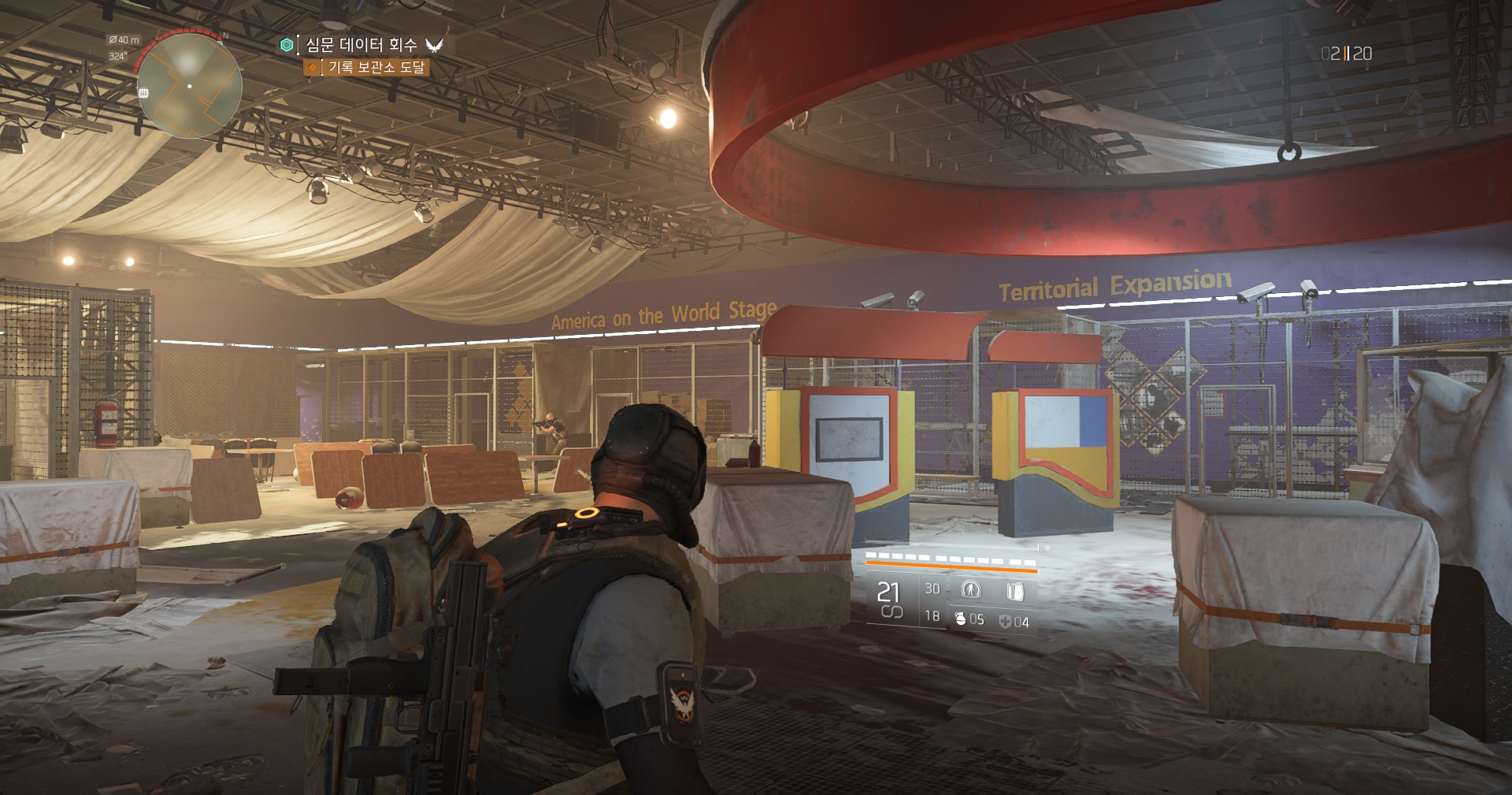This screenshot has height=795, width=1512.
Task: Use the armor kit shield icon
Action: point(1005,622)
